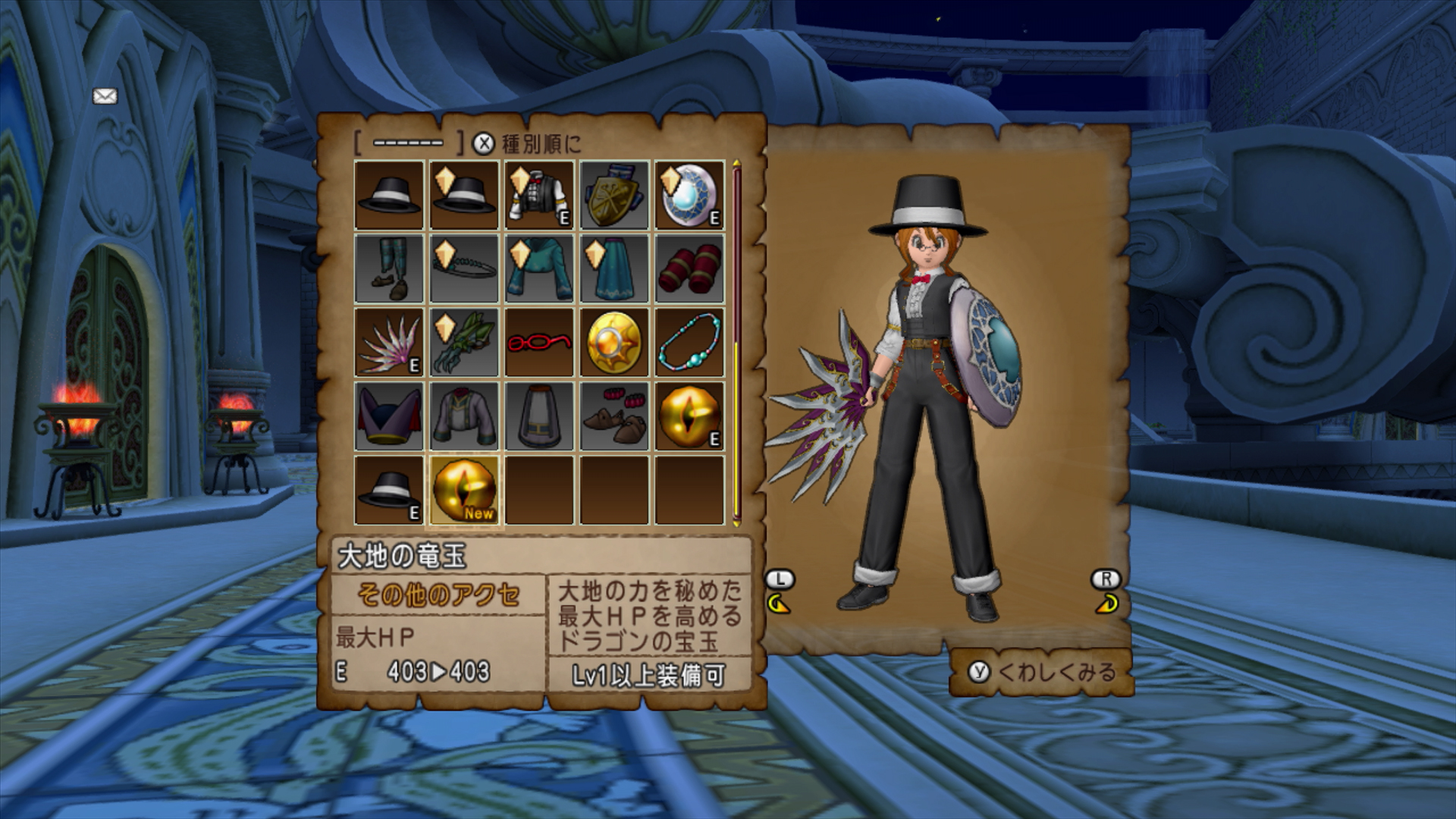The width and height of the screenshot is (1456, 819).
Task: Select the green claw weapon
Action: point(463,342)
